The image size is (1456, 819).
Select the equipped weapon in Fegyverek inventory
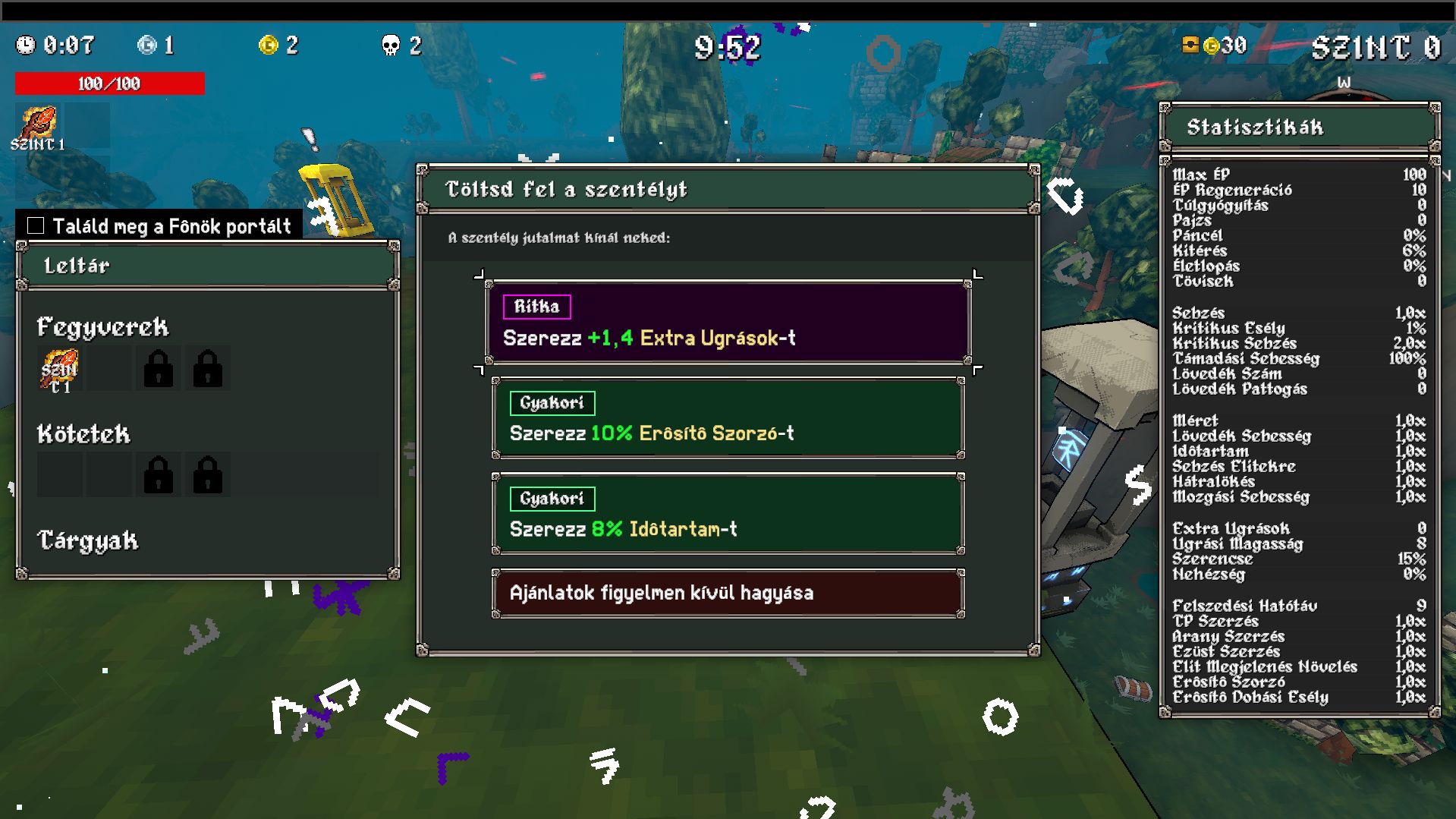coord(59,370)
